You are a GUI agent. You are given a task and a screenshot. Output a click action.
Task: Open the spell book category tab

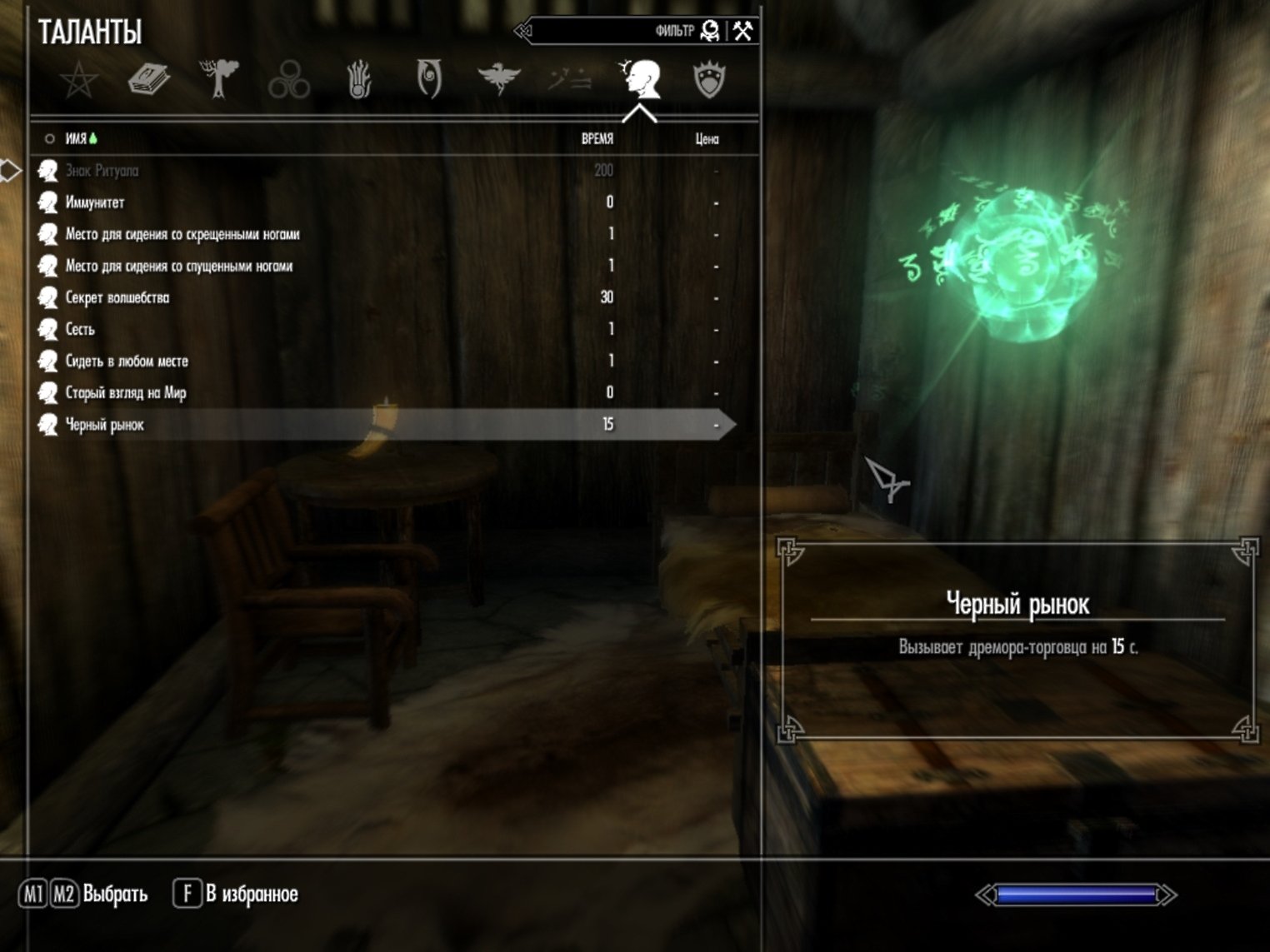coord(149,81)
